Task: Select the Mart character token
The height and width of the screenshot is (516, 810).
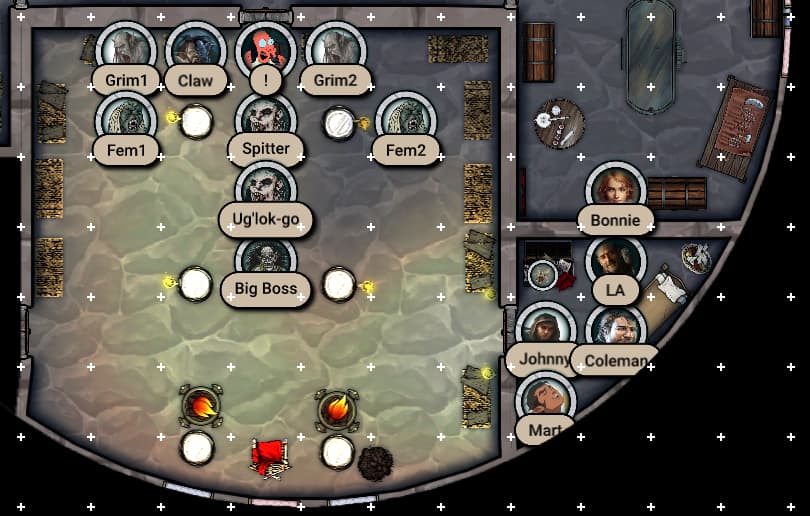Action: pos(545,400)
